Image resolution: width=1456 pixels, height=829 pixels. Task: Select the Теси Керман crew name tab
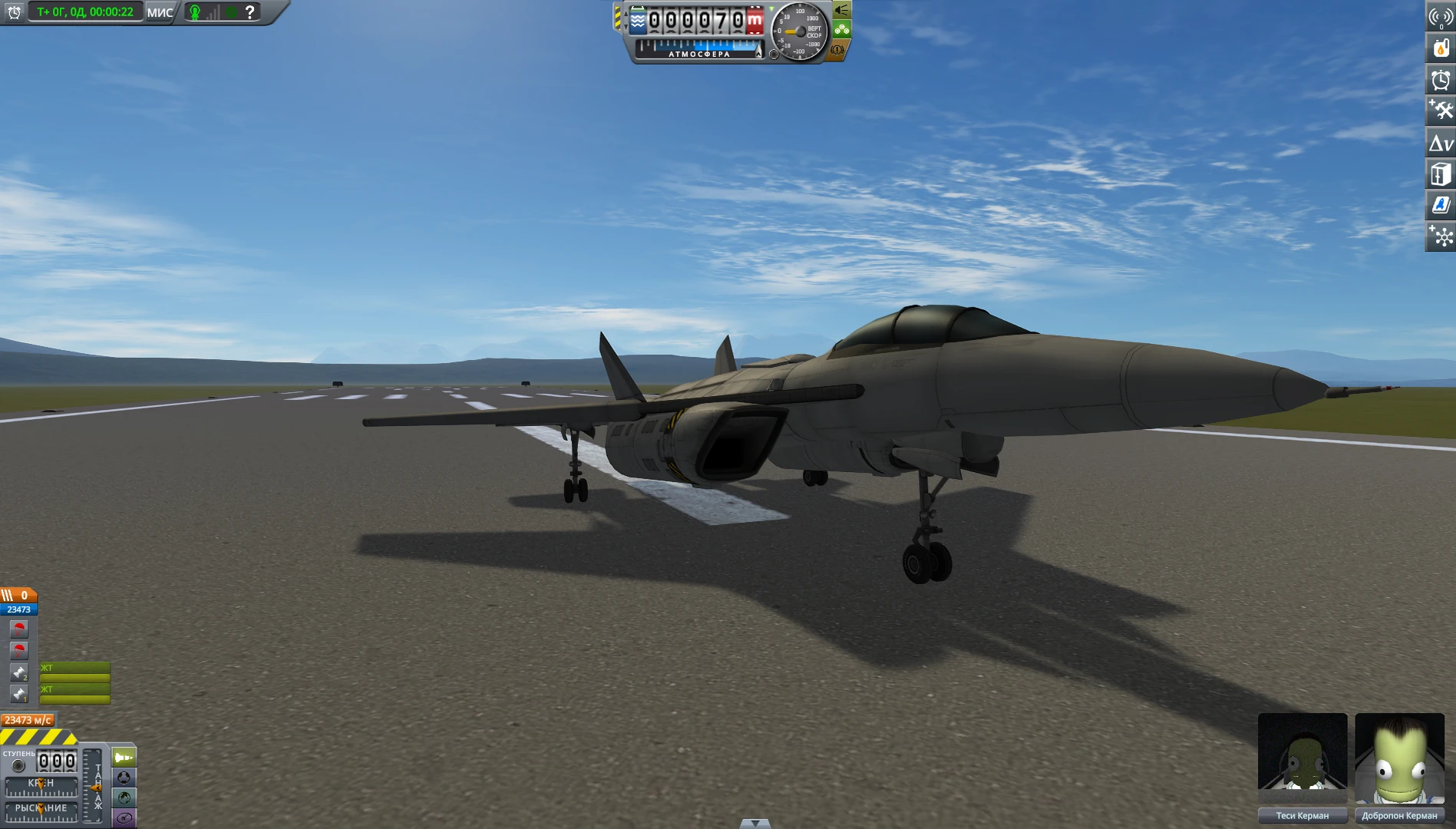point(1302,815)
